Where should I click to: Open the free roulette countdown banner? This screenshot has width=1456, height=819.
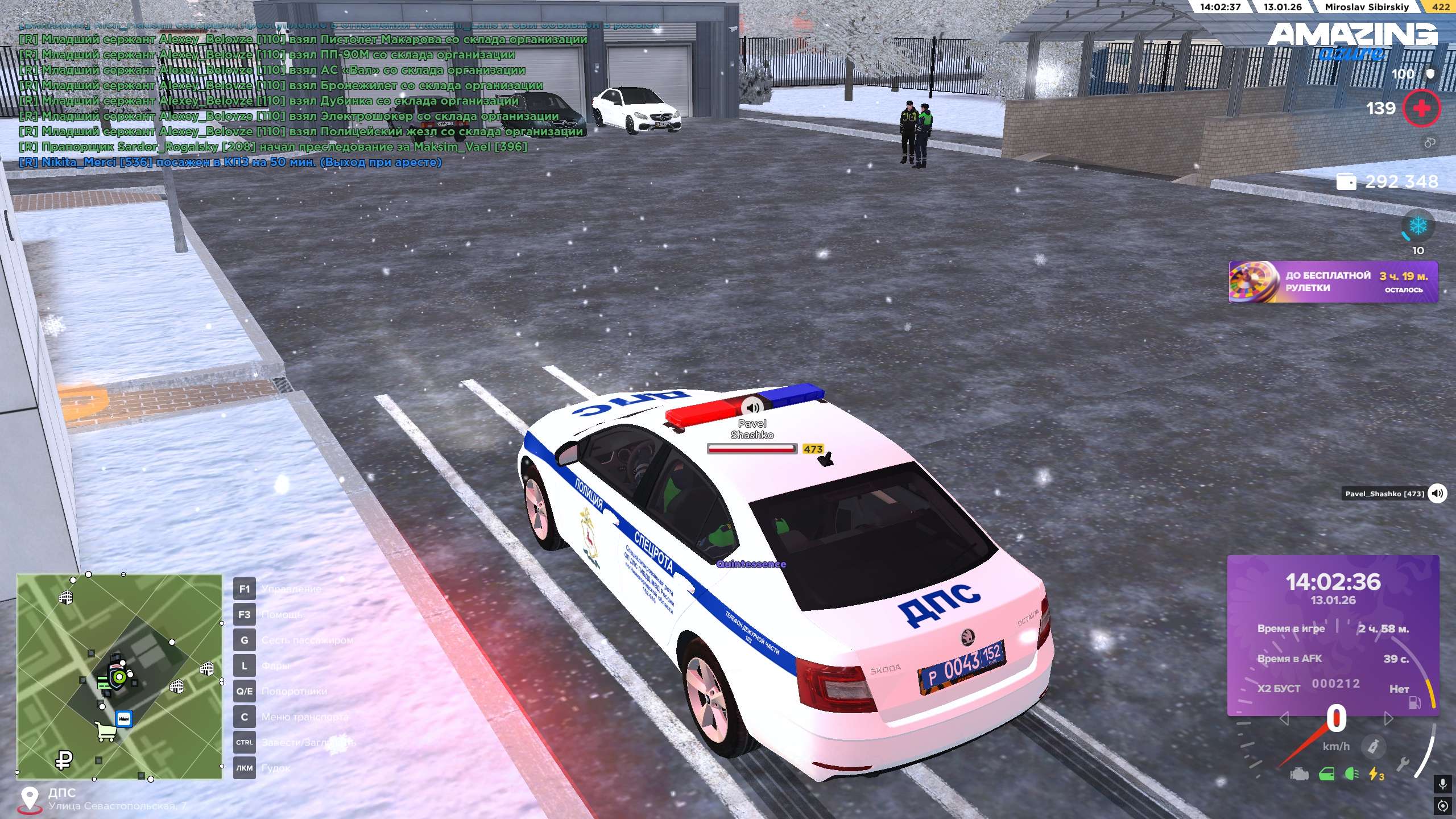click(1333, 282)
